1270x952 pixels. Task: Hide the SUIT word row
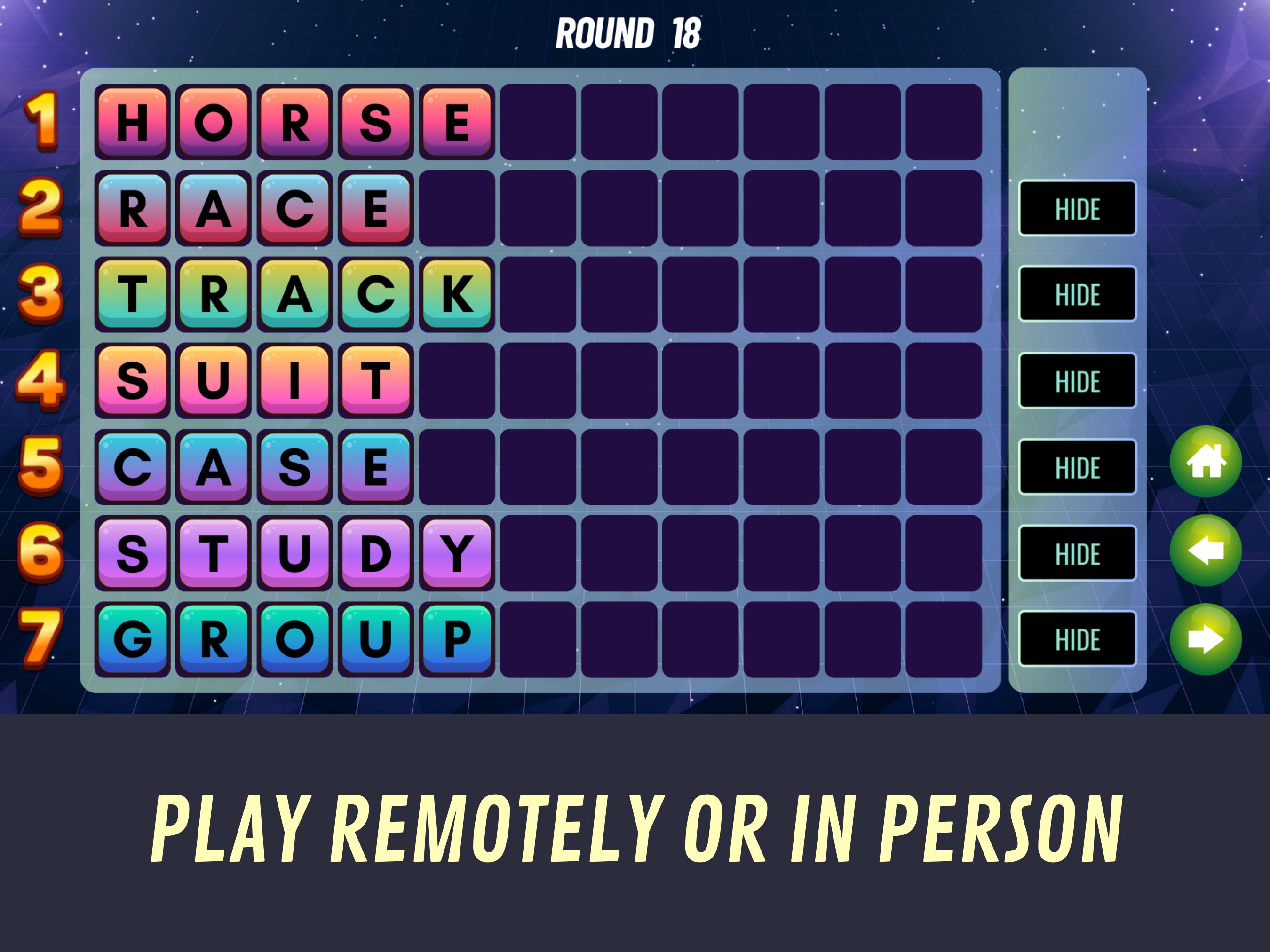pyautogui.click(x=1077, y=381)
